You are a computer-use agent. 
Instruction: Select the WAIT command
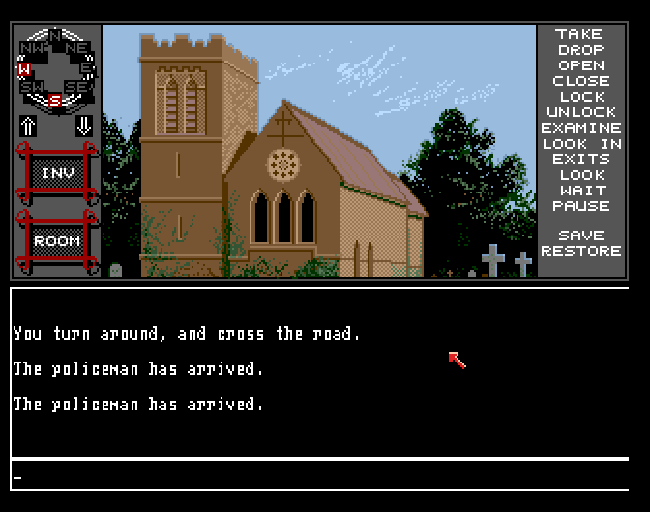(x=581, y=190)
